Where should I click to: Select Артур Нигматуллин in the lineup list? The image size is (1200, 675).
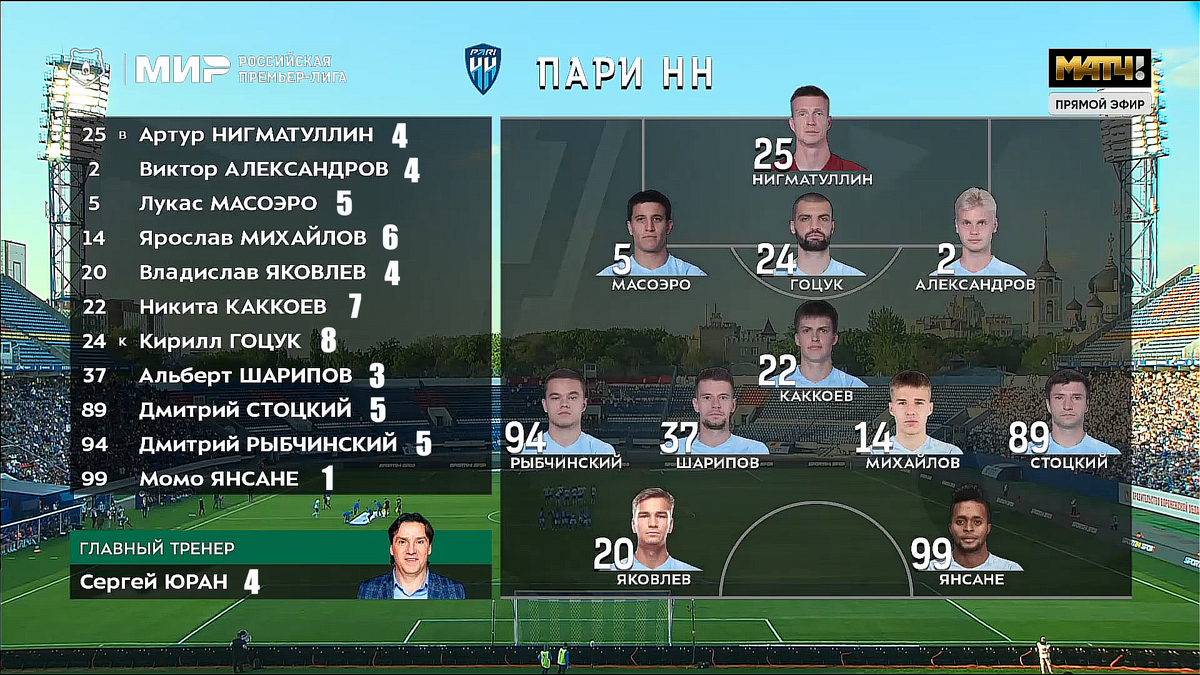pos(256,135)
